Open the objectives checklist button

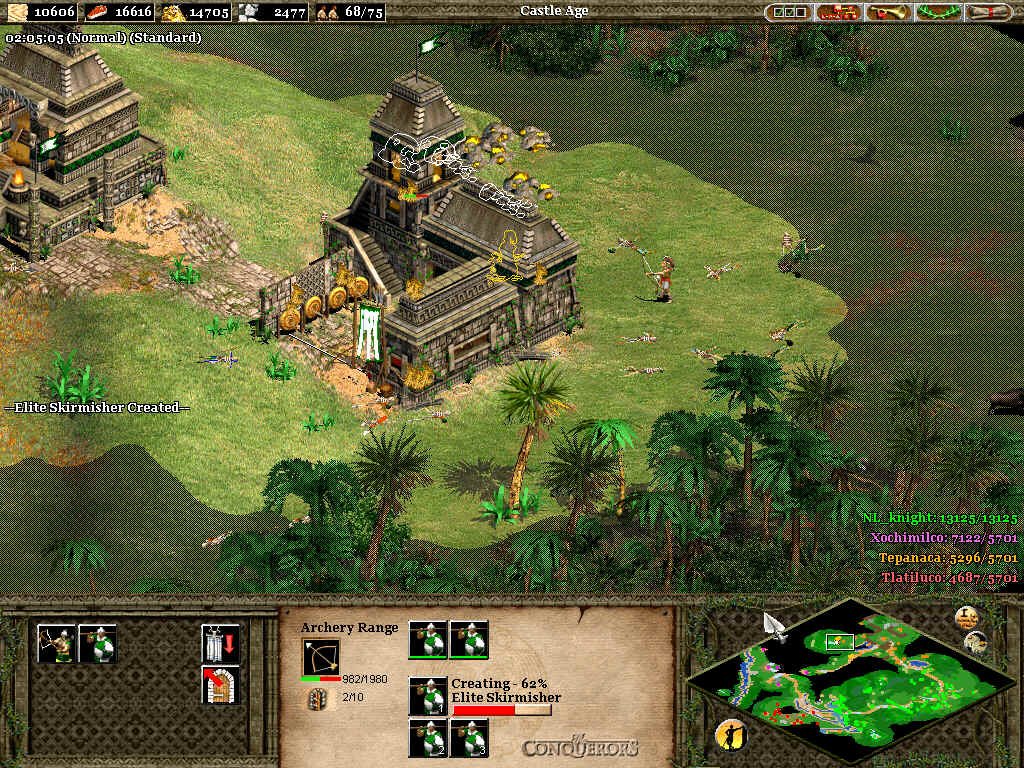coord(787,12)
